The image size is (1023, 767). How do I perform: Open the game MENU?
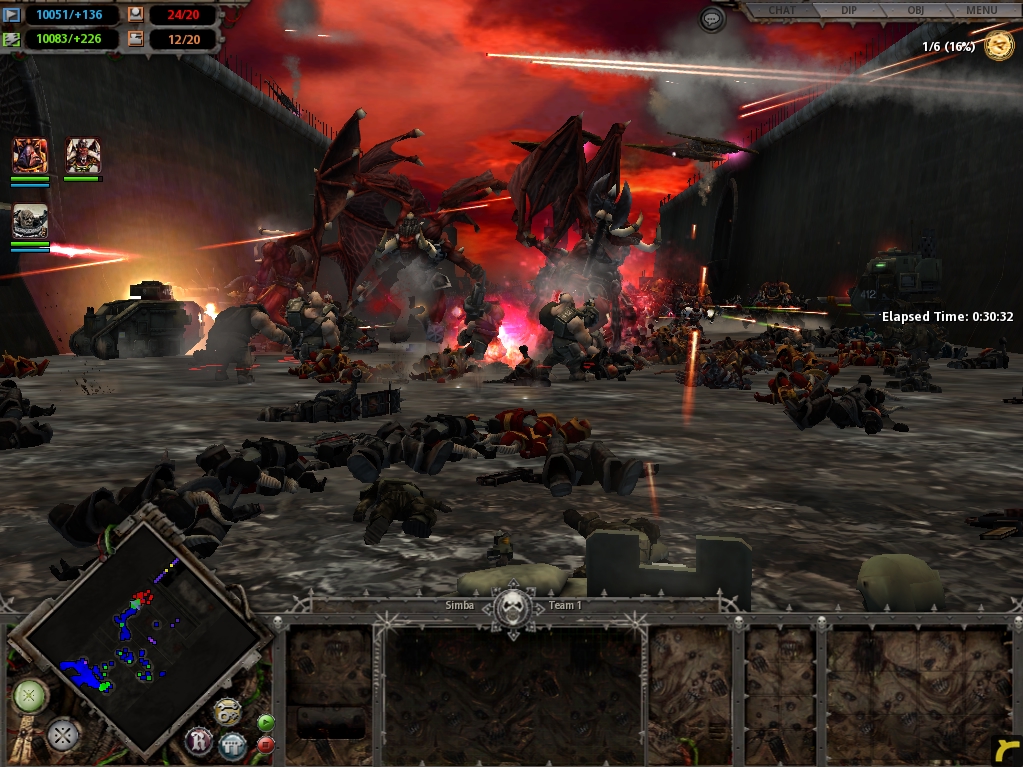981,10
